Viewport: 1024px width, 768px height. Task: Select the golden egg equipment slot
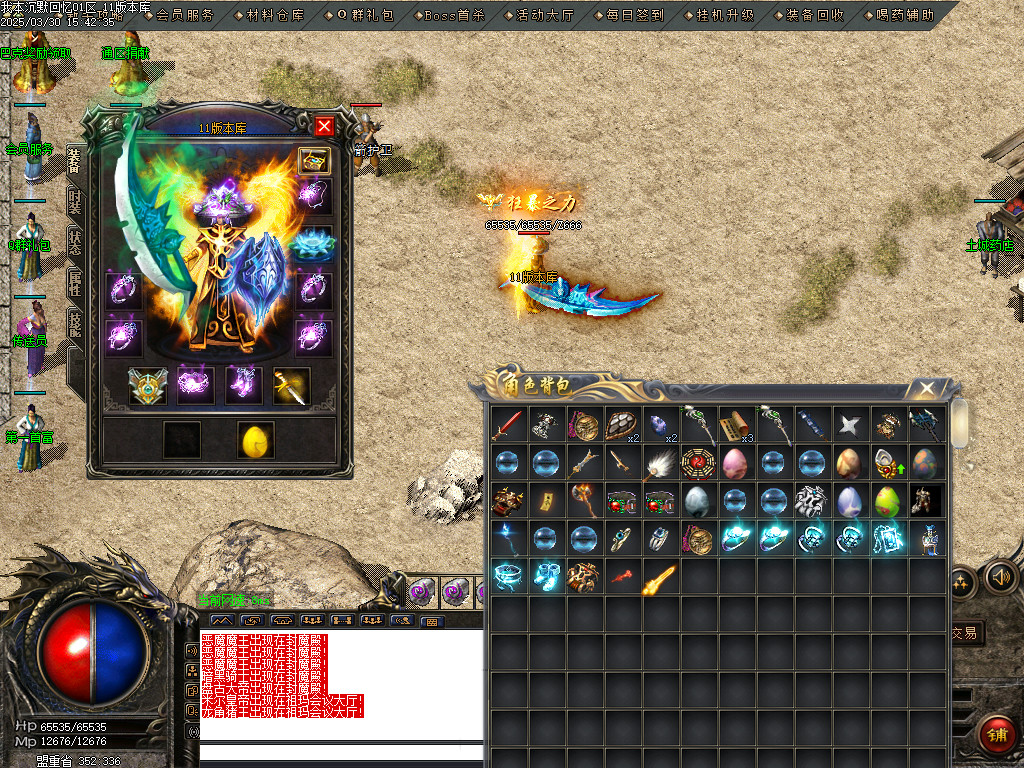click(256, 440)
